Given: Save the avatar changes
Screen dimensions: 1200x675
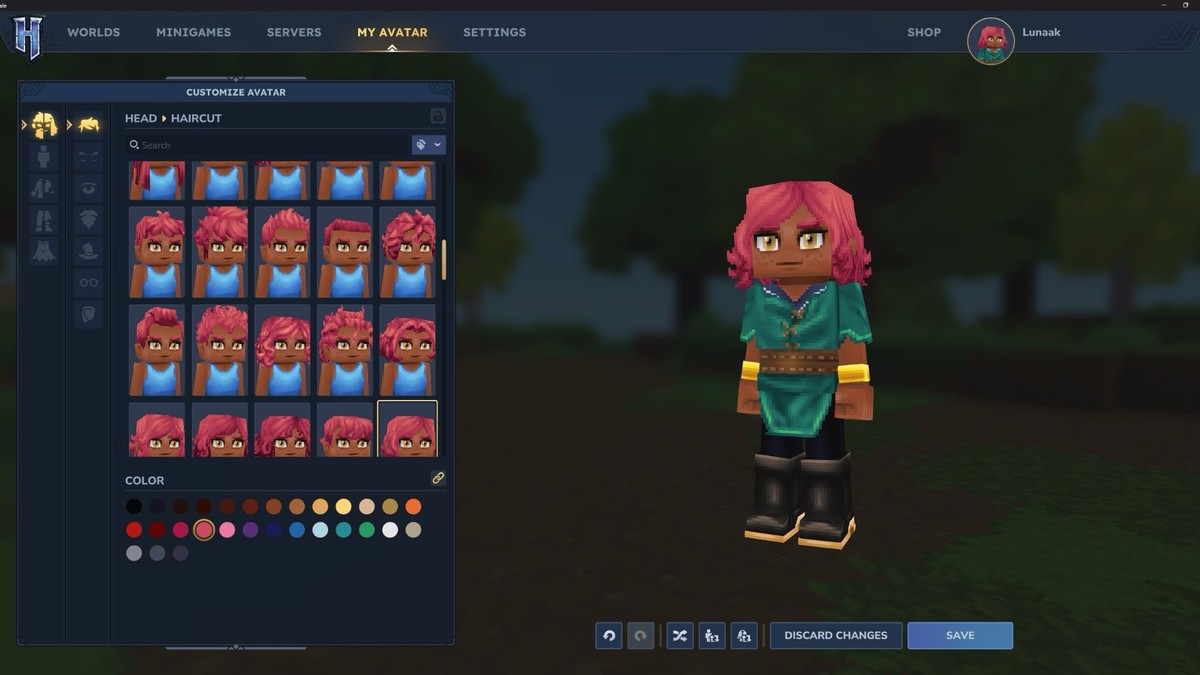Looking at the screenshot, I should tap(960, 635).
